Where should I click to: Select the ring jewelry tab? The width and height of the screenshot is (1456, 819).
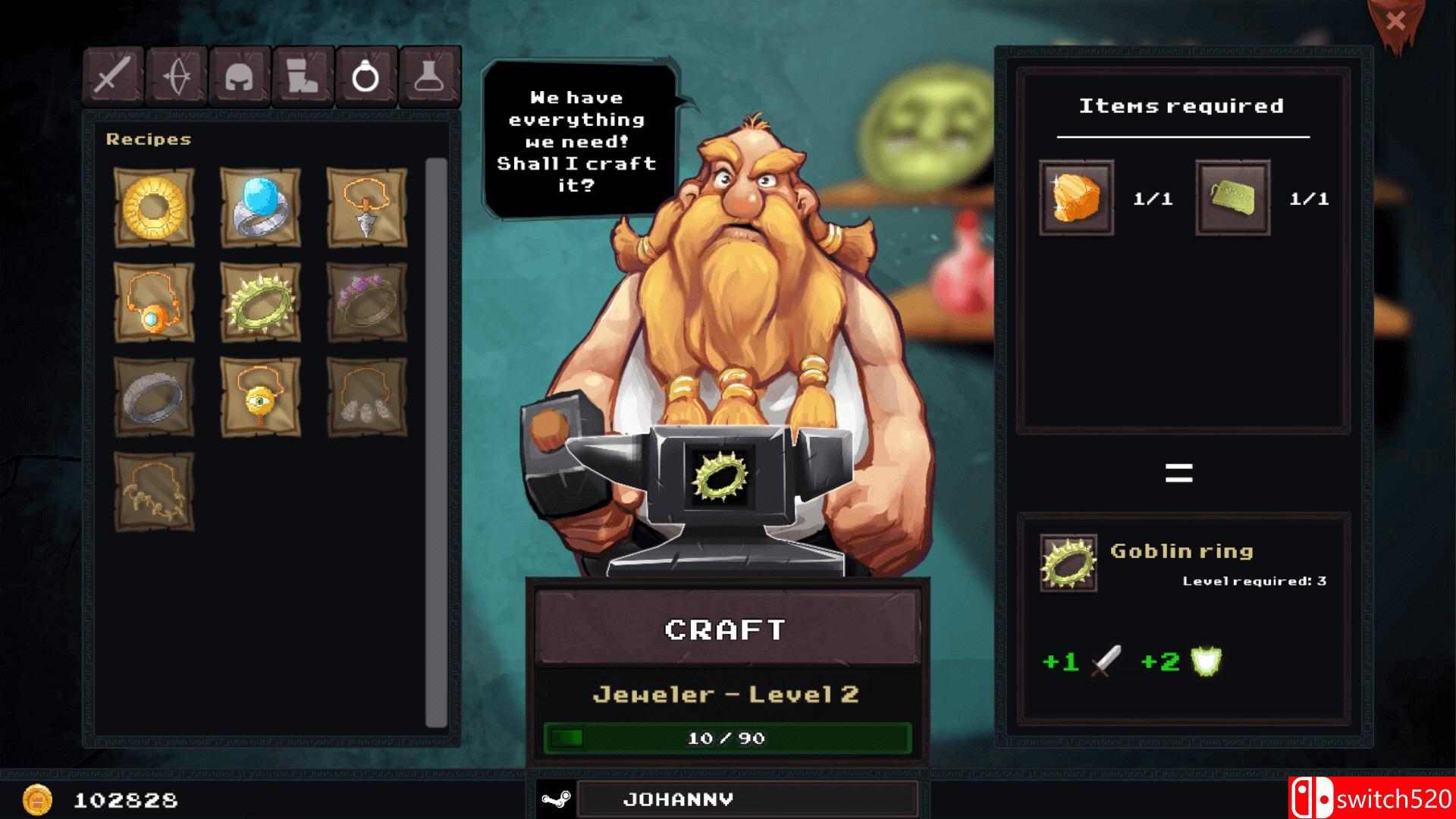(366, 76)
